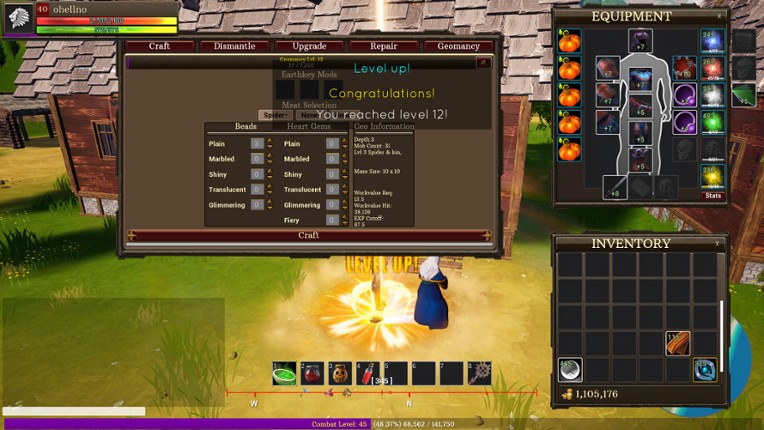
Task: Click the wide Craft button at the bottom
Action: click(308, 236)
